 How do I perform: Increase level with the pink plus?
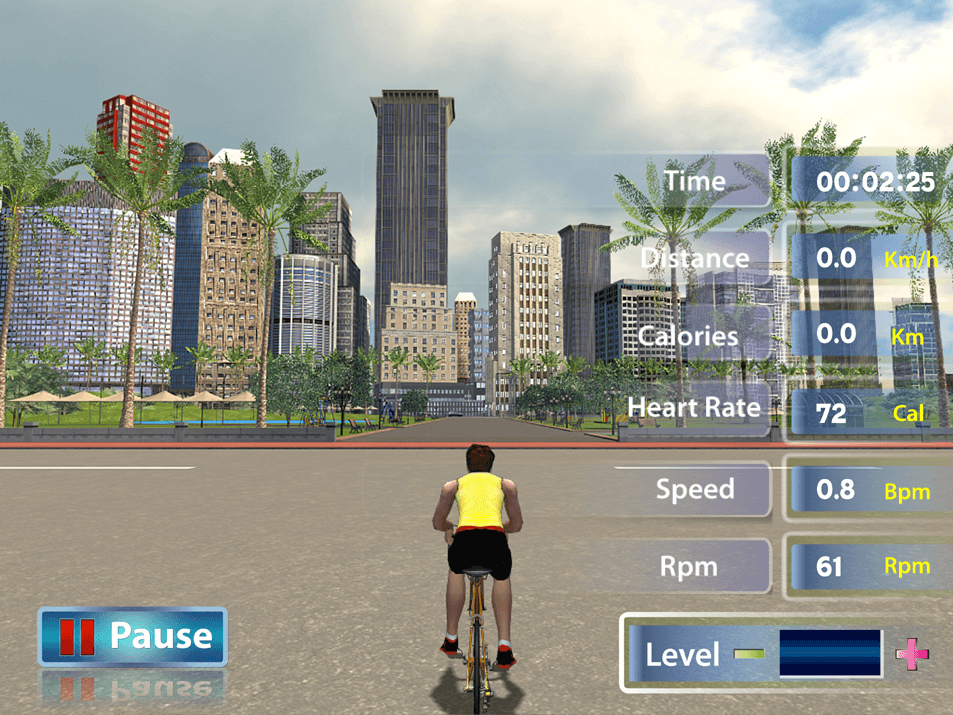(x=911, y=654)
